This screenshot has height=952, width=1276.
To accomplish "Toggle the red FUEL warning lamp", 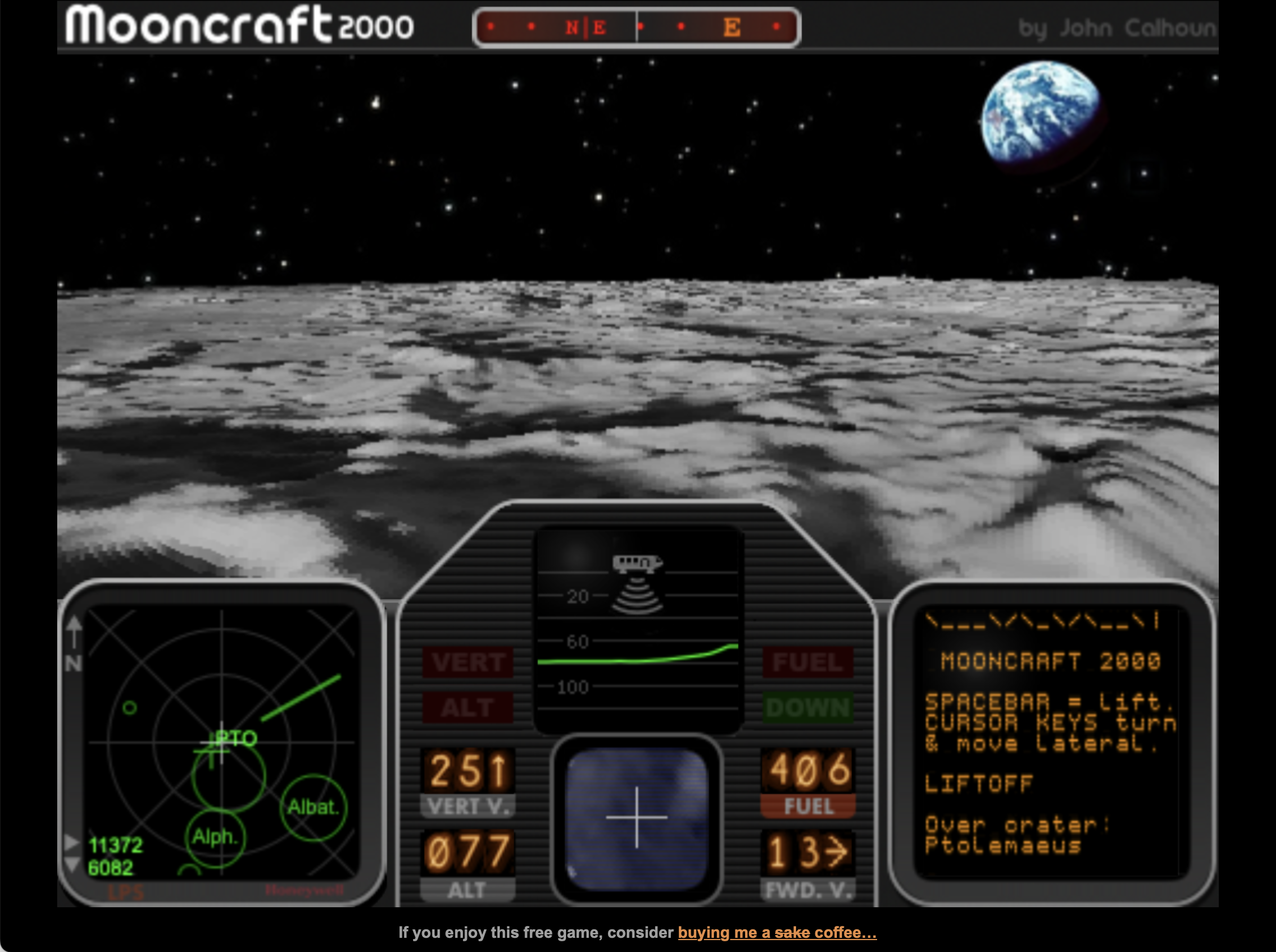I will pyautogui.click(x=807, y=663).
